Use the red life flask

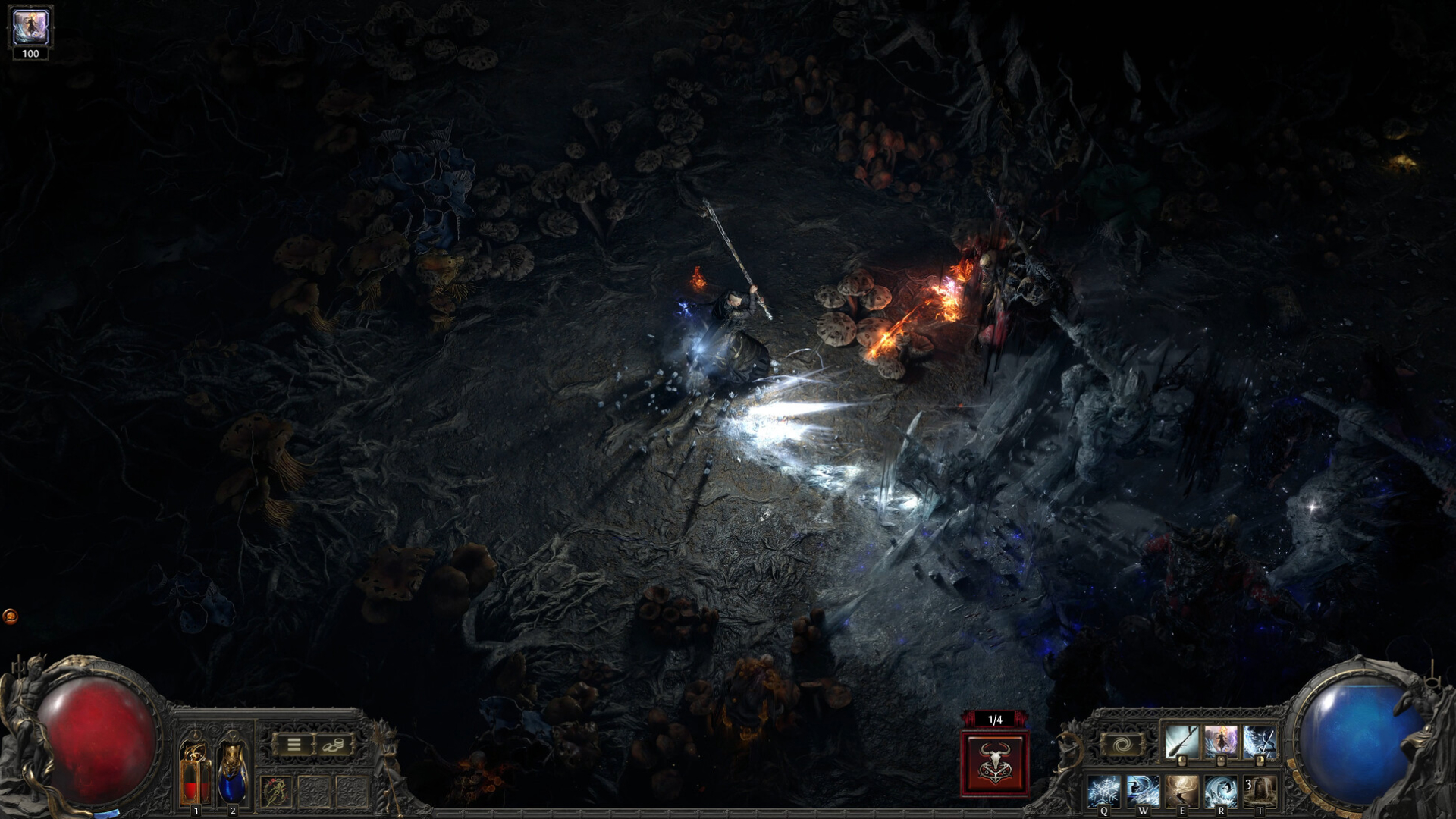pyautogui.click(x=195, y=773)
